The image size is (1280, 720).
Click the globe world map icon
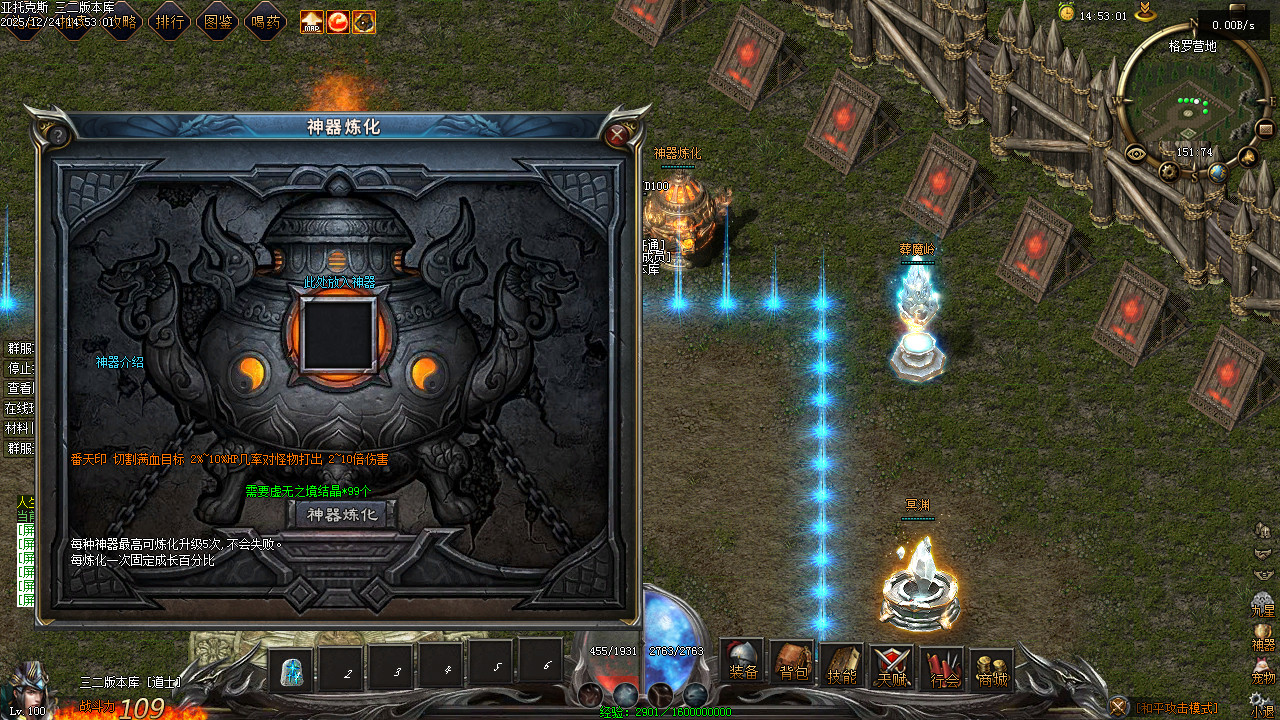(1217, 172)
